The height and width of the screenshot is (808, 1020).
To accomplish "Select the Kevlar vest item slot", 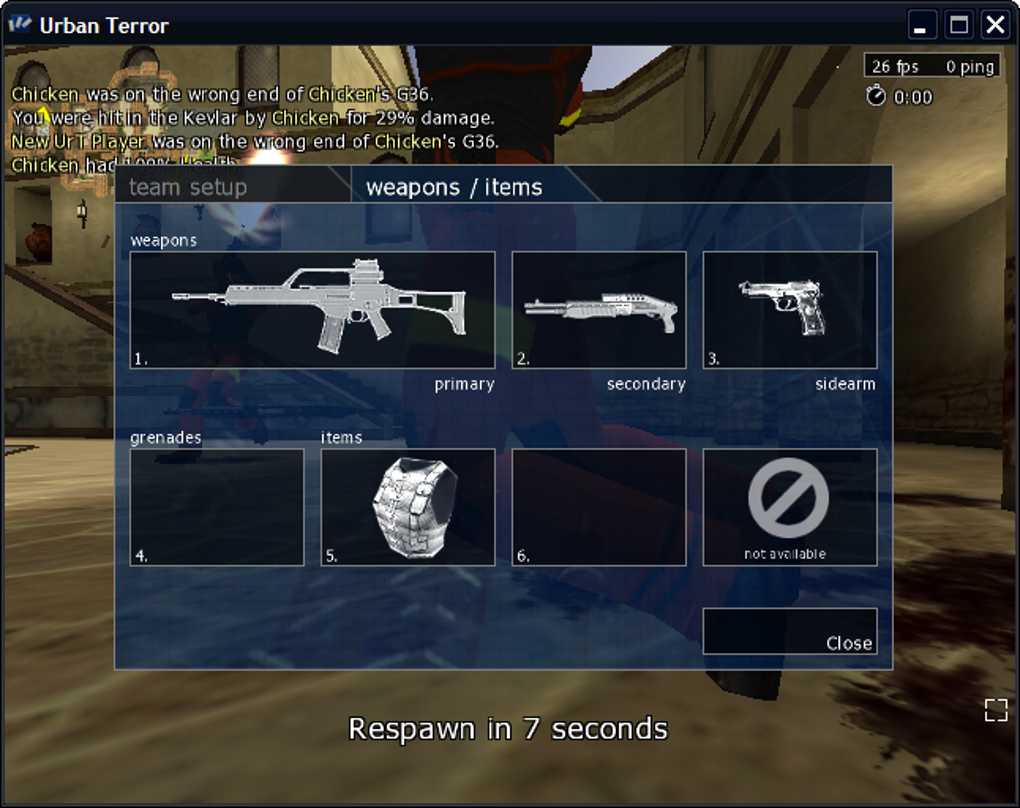I will click(x=408, y=507).
